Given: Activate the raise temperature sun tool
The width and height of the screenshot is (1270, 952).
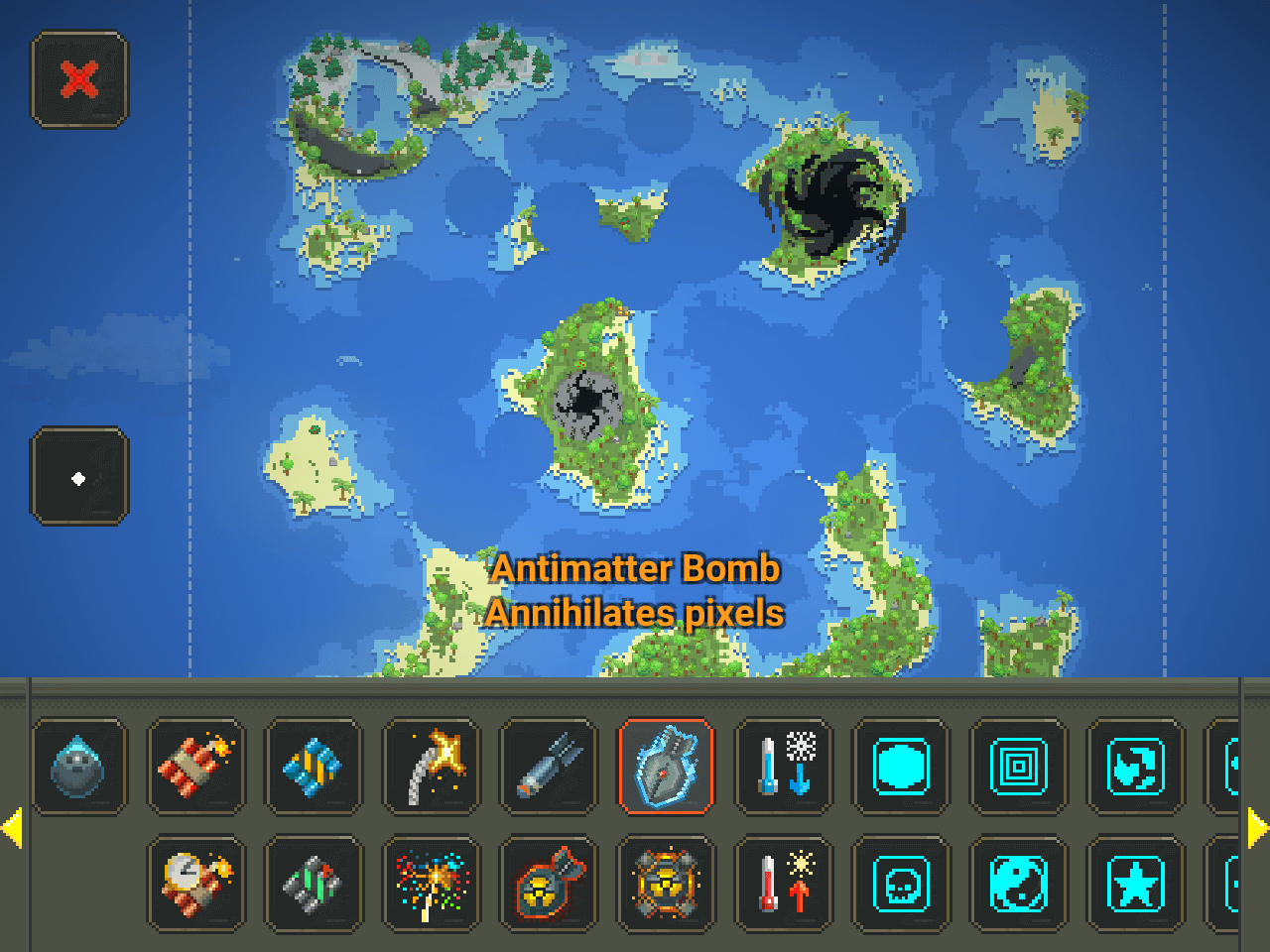Looking at the screenshot, I should [x=783, y=884].
